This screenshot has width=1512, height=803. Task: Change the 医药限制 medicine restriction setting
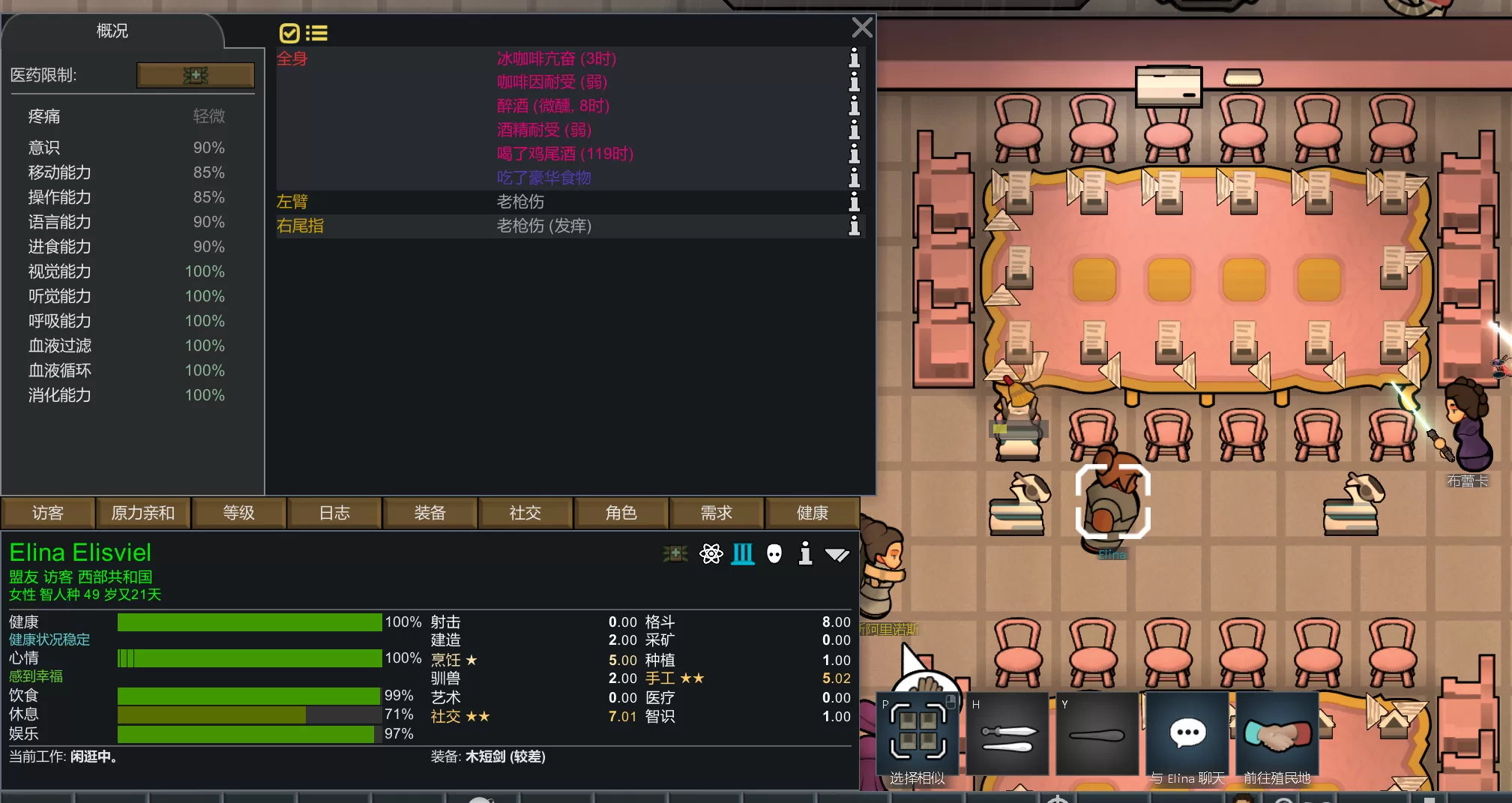[x=196, y=75]
